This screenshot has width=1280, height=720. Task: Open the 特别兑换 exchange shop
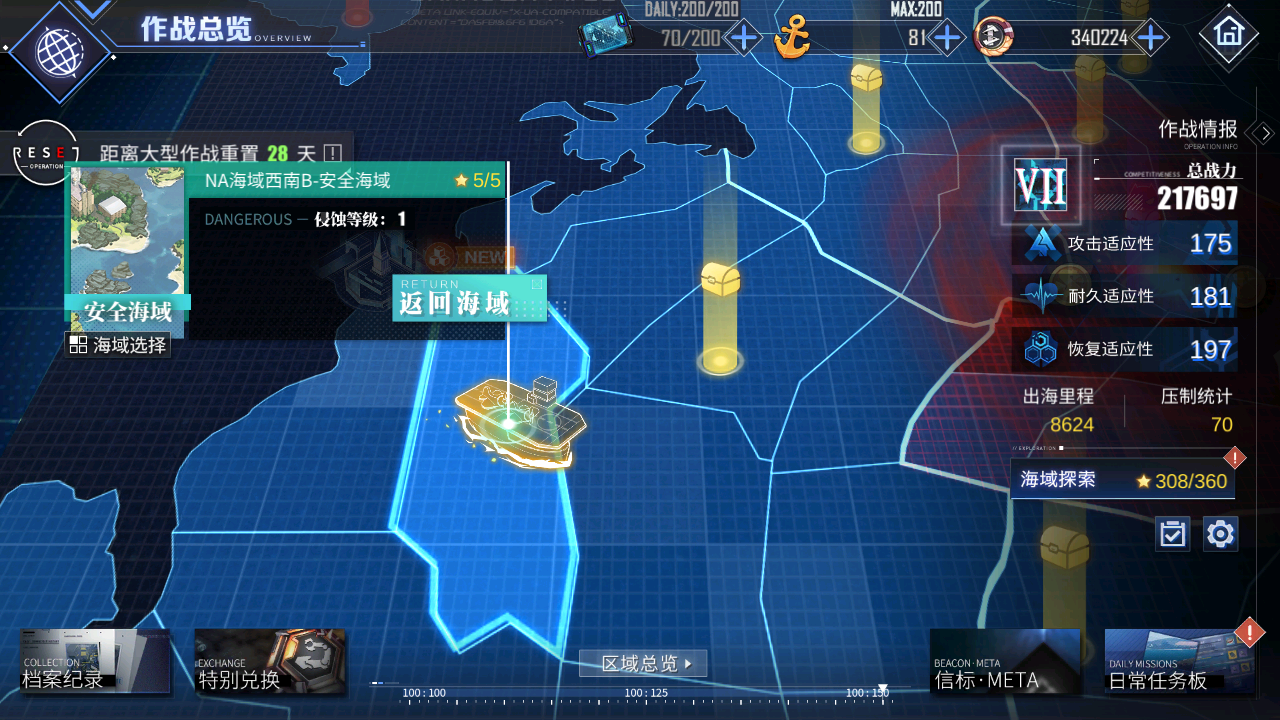[x=270, y=661]
